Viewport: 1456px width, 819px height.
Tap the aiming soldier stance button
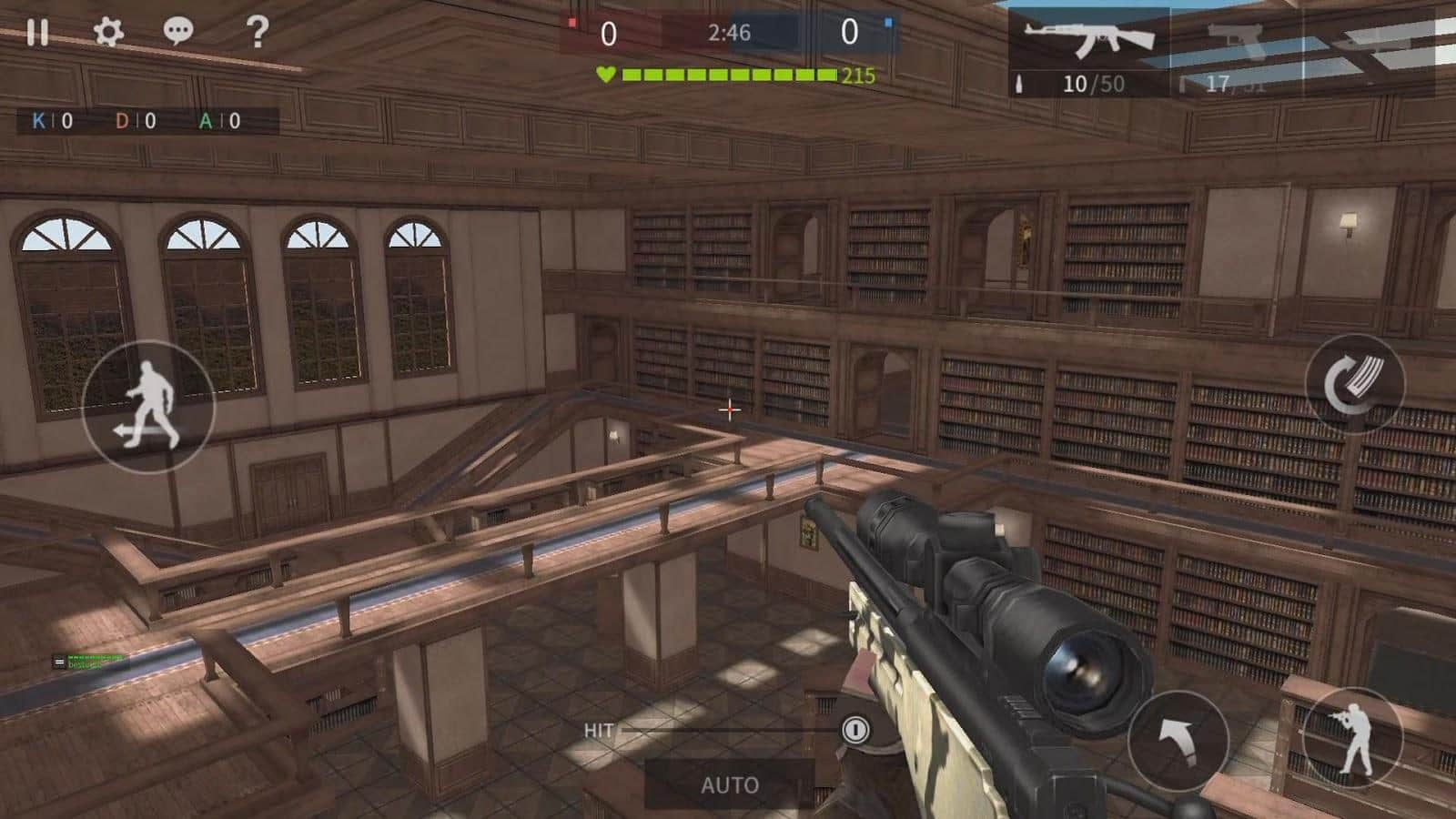coord(1353,737)
